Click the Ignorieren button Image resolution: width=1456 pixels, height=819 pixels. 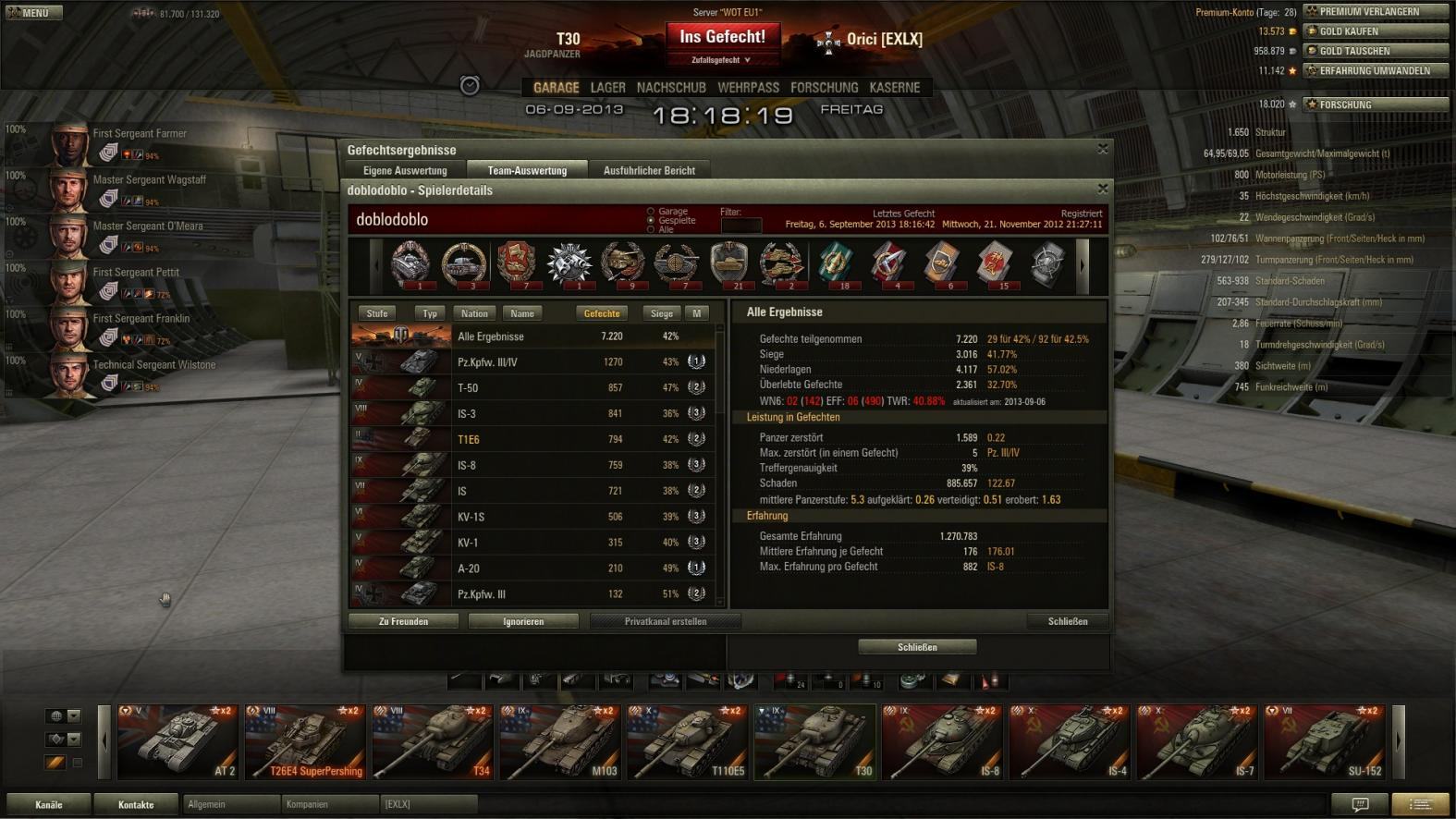pos(523,621)
